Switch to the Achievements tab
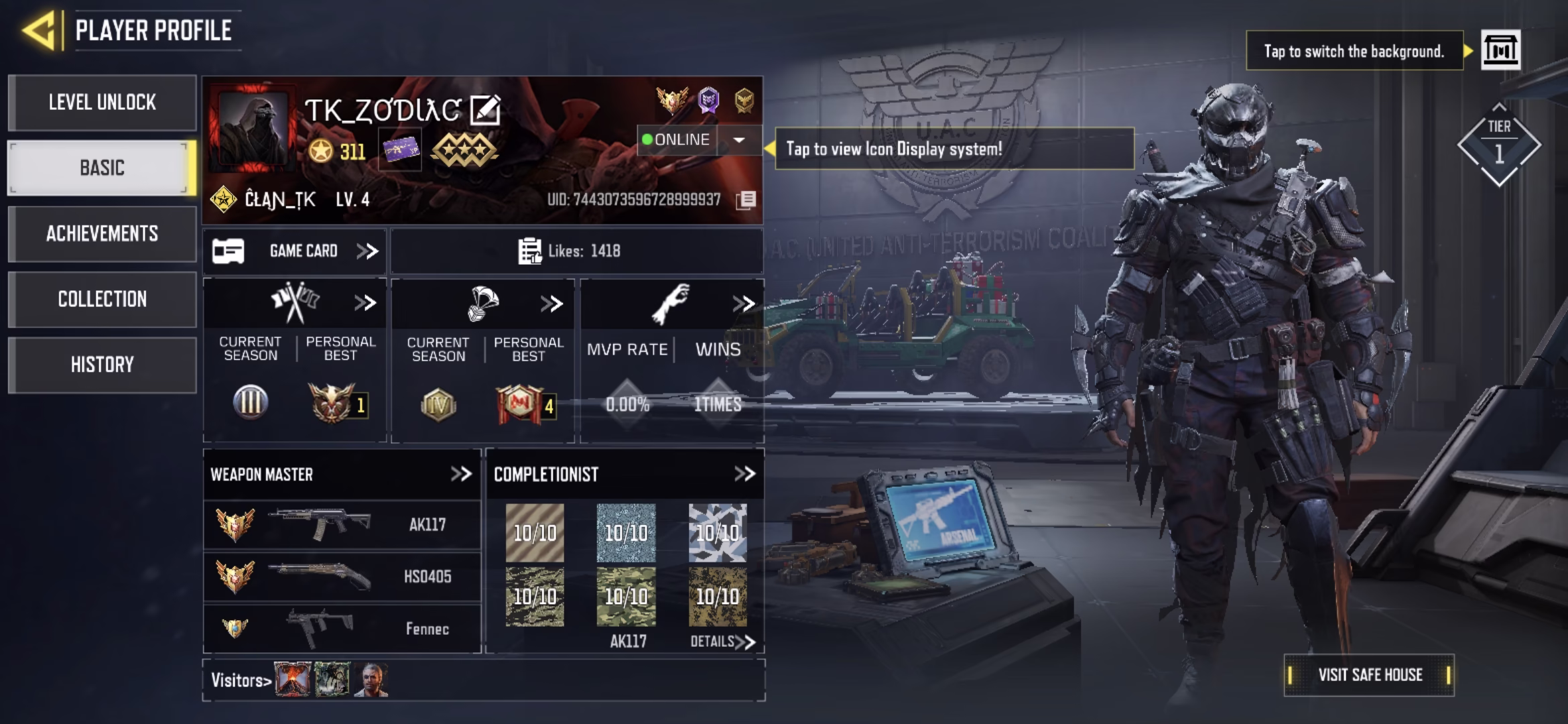Screen dimensions: 1568x724 tap(102, 234)
